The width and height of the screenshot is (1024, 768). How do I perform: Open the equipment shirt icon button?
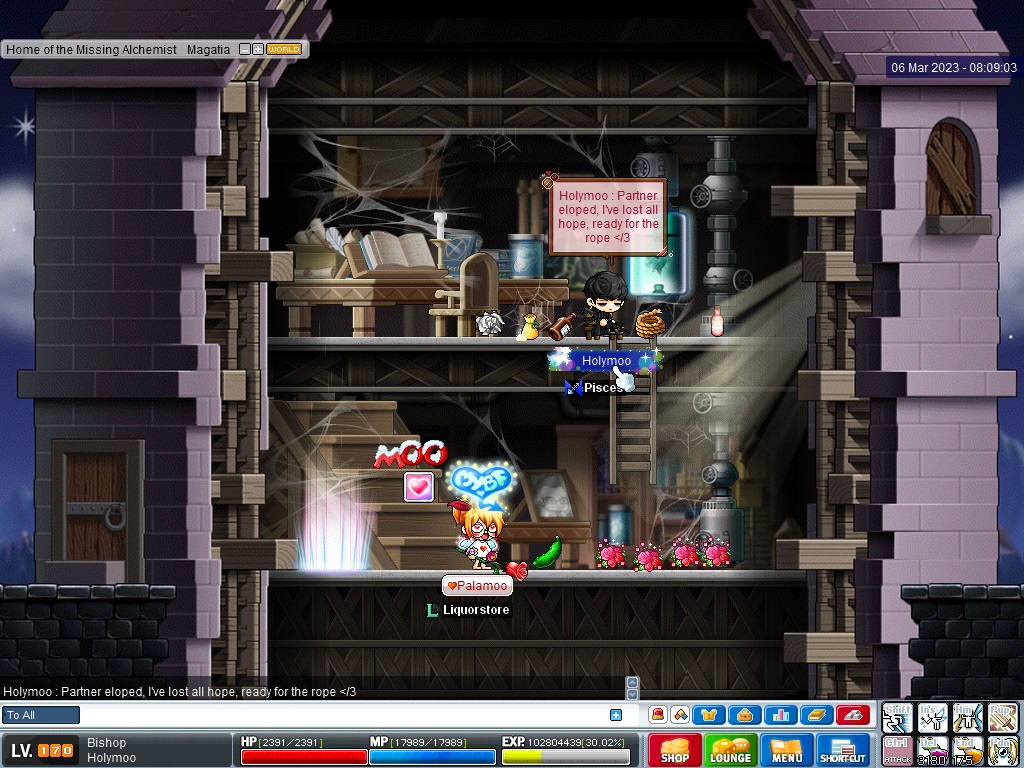[710, 715]
